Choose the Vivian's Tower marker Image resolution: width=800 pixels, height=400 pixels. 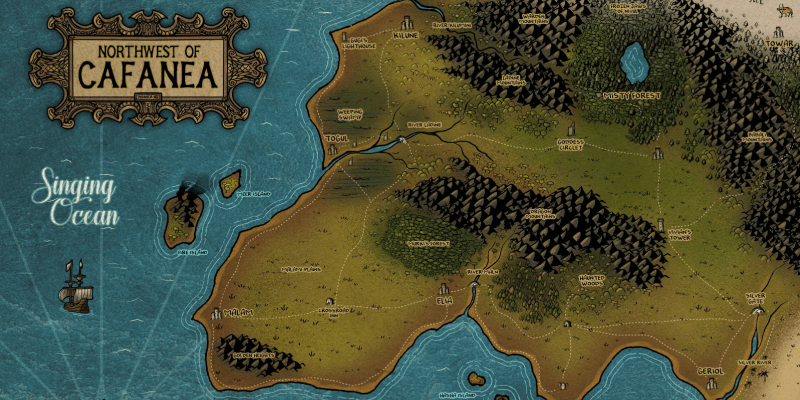(x=663, y=226)
